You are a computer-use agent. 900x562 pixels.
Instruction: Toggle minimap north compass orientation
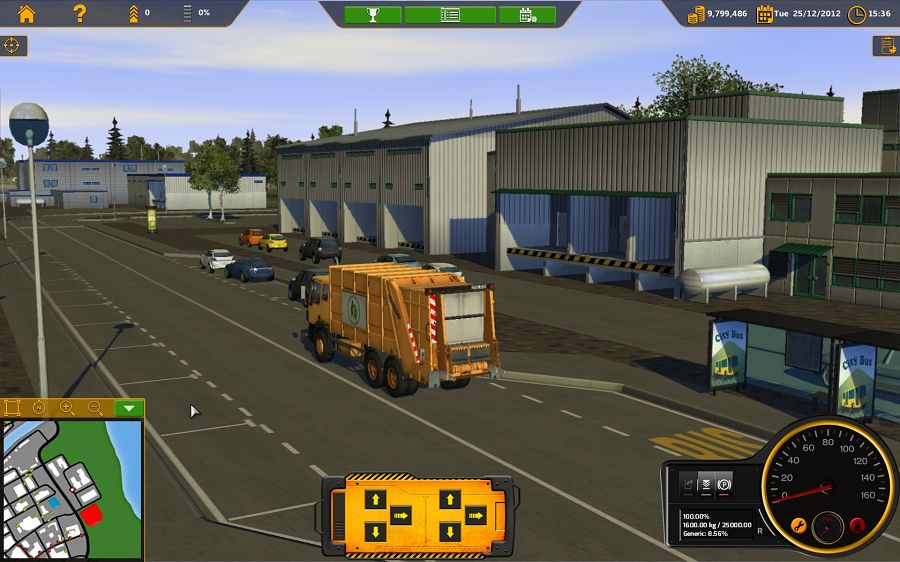[40, 408]
